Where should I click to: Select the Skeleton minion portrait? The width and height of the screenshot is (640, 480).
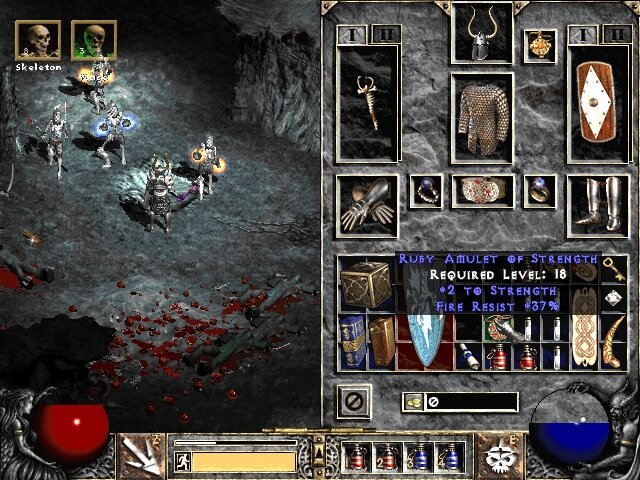click(x=37, y=39)
